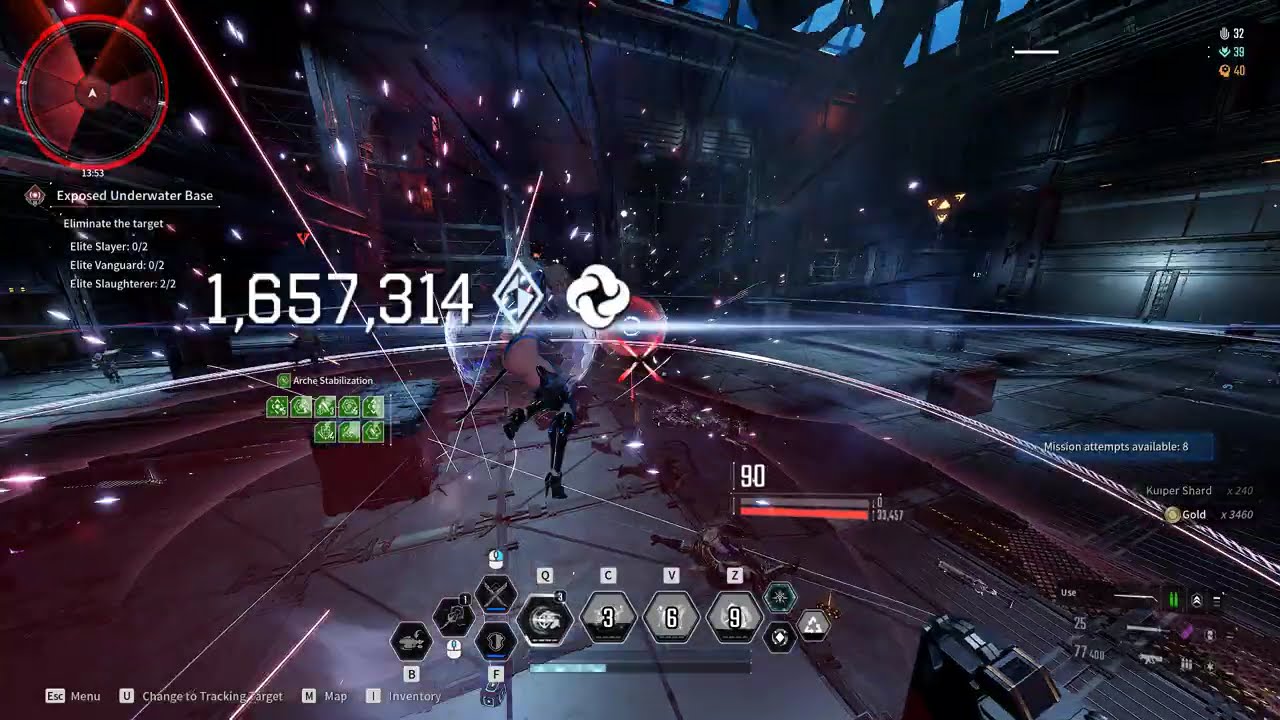The image size is (1280, 720).
Task: Click the Arche Stabilization buff label
Action: tap(332, 381)
